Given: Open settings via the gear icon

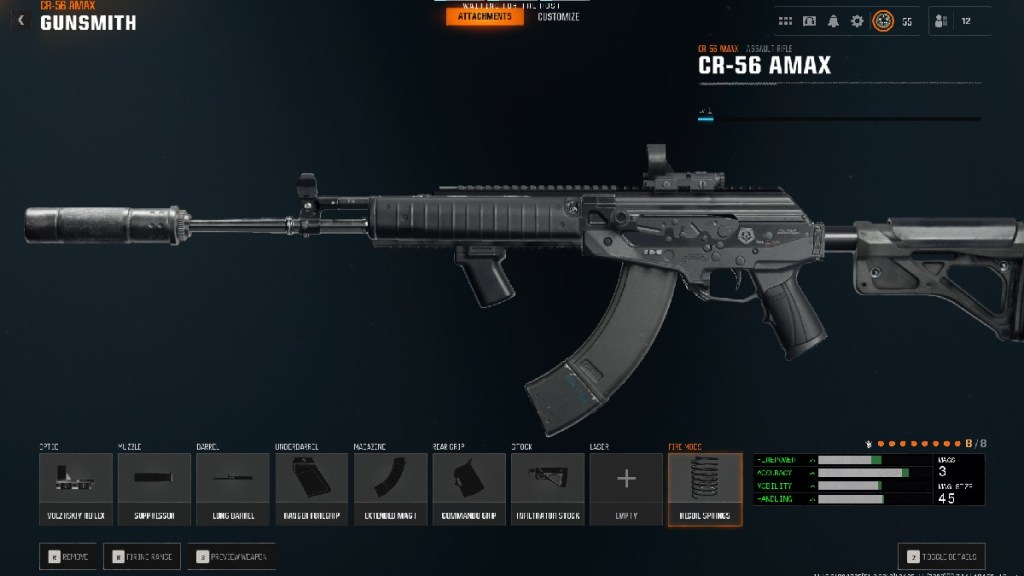Looking at the screenshot, I should (857, 21).
